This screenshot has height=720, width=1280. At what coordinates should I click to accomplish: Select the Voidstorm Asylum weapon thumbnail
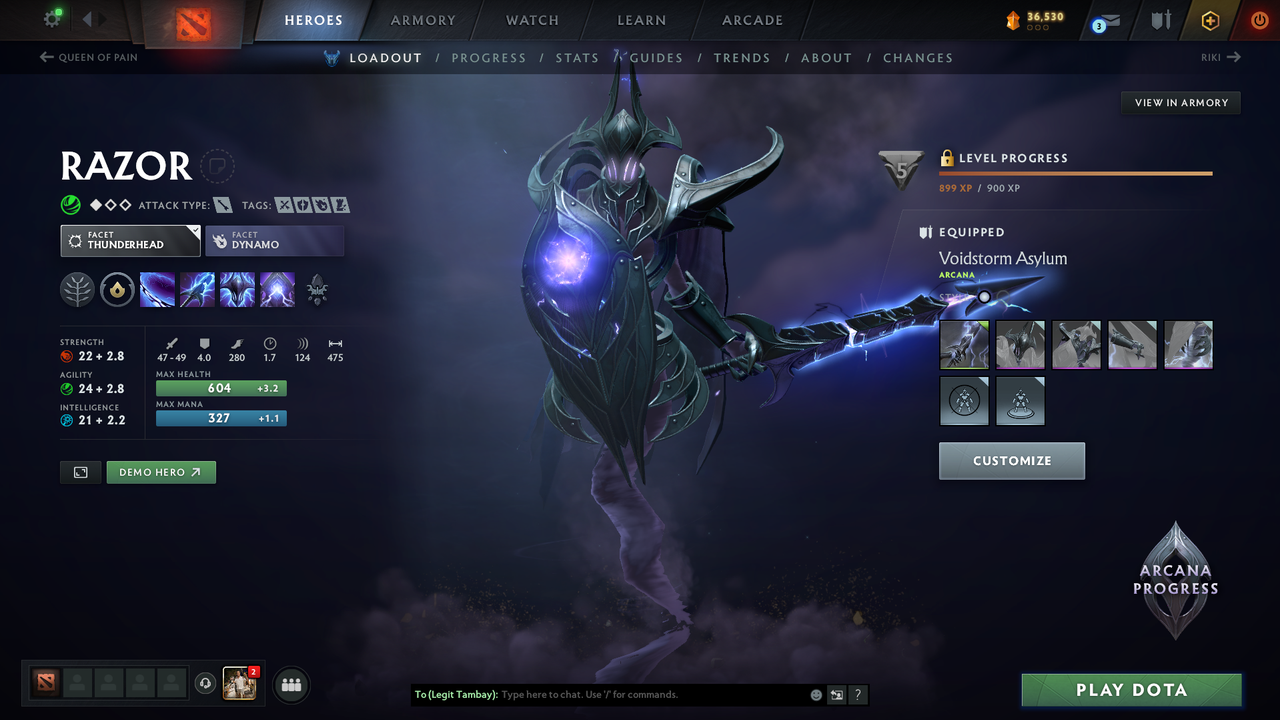(963, 344)
